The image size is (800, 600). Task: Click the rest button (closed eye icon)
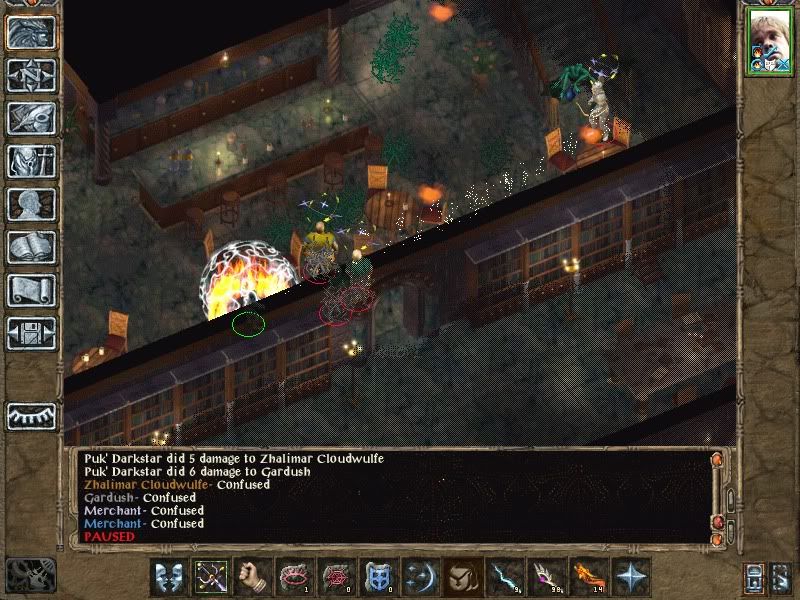(x=31, y=416)
